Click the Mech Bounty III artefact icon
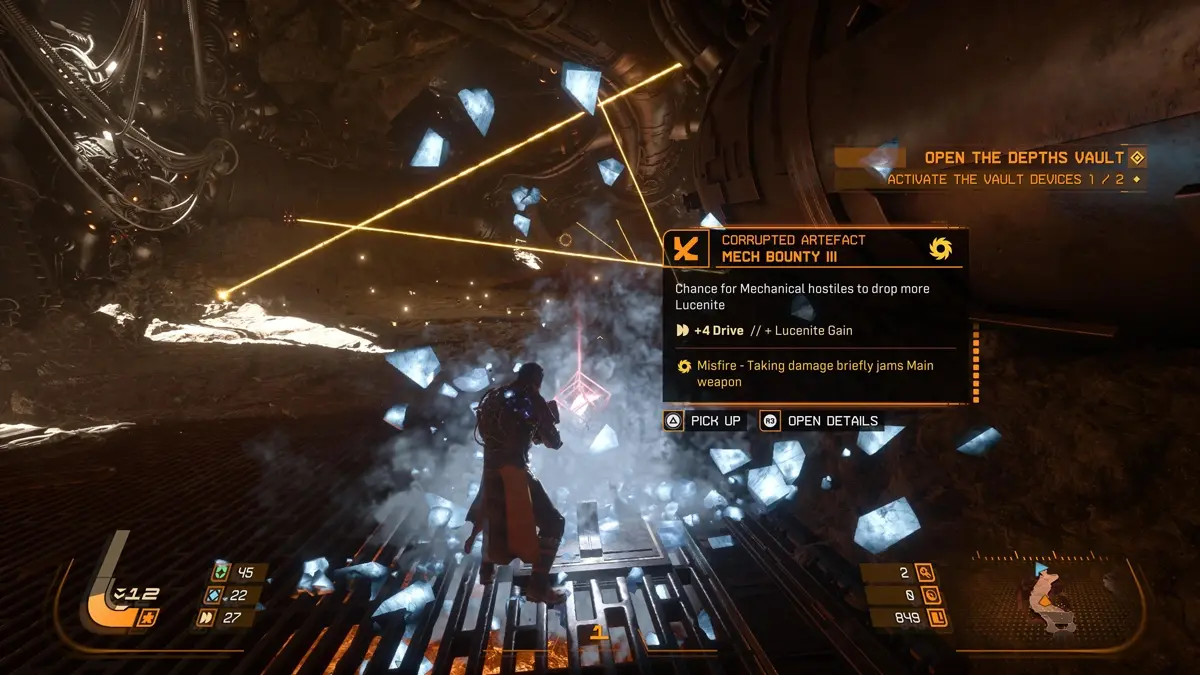Screen dimensions: 1200x675 click(x=686, y=248)
